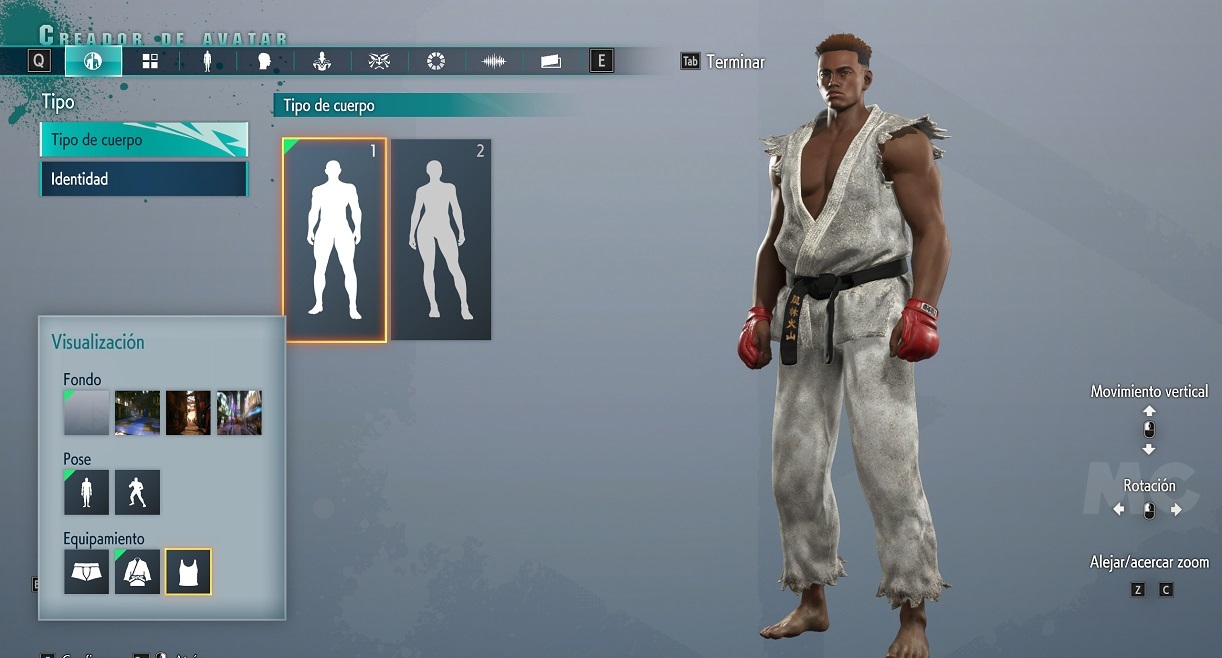Set the fighting stance pose
1222x658 pixels.
tap(137, 492)
